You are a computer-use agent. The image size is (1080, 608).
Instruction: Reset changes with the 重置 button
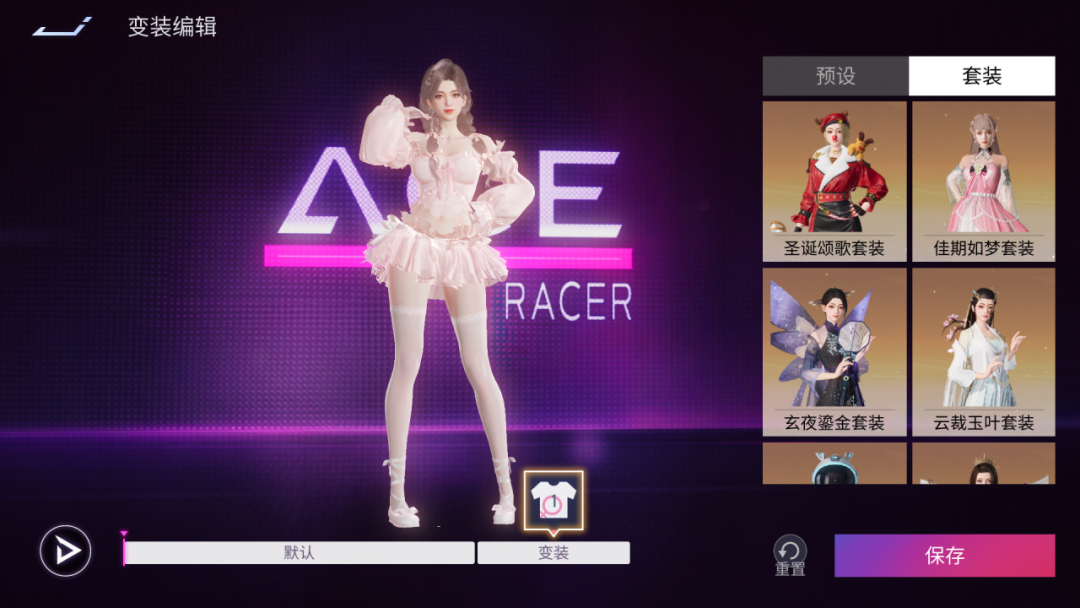(790, 554)
